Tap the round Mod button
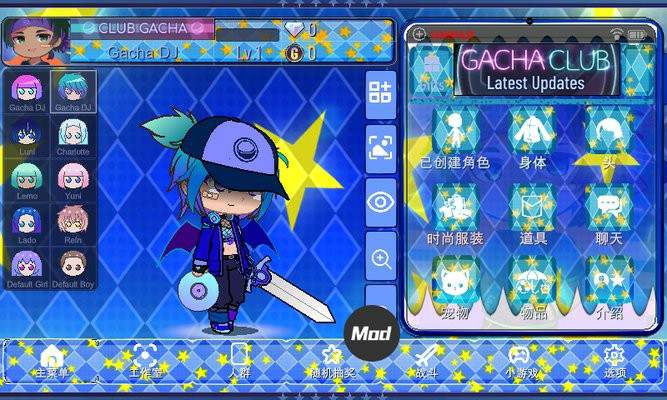This screenshot has width=667, height=400. [x=372, y=333]
